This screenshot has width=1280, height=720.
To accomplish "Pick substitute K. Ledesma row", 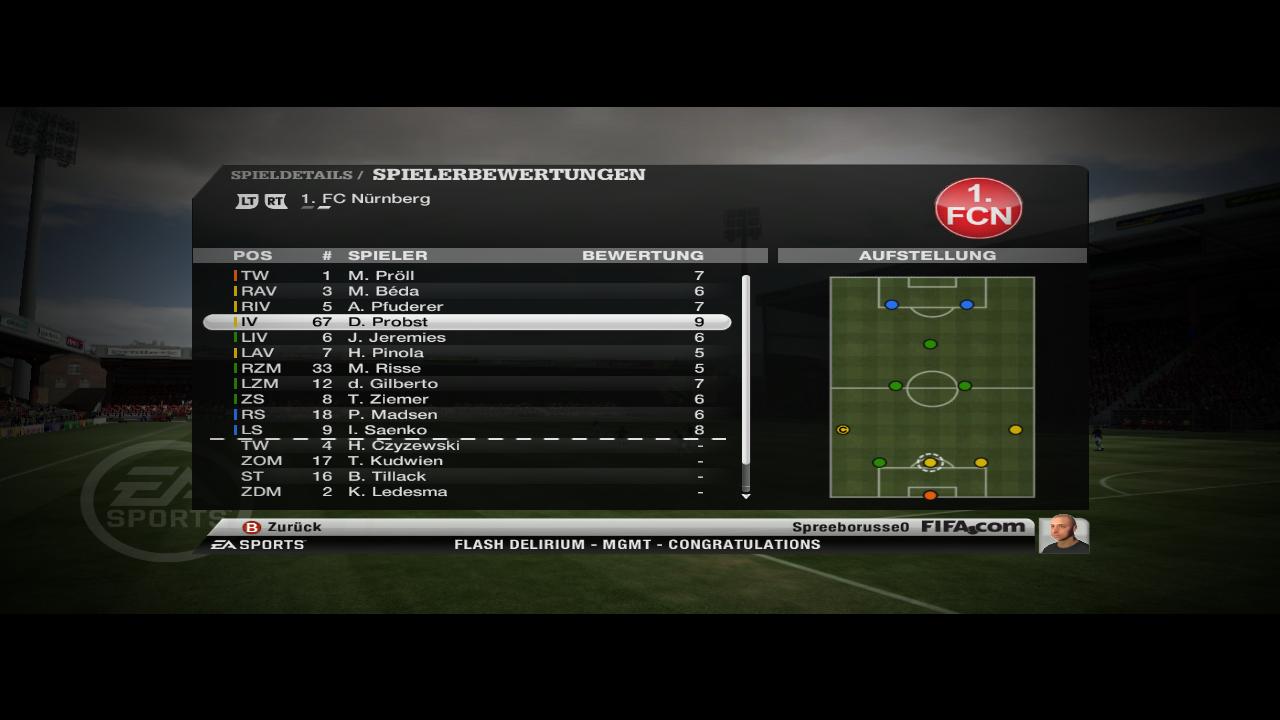I will tap(468, 492).
